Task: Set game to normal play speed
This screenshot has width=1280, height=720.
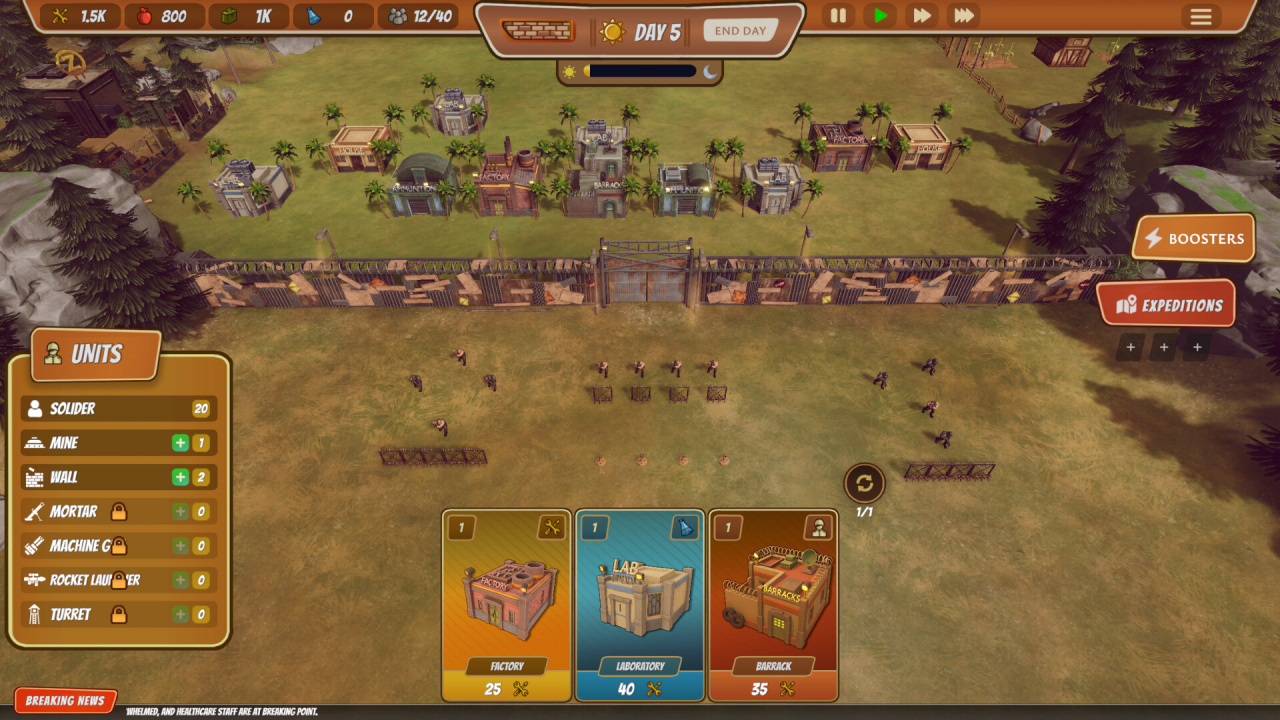Action: (x=880, y=16)
